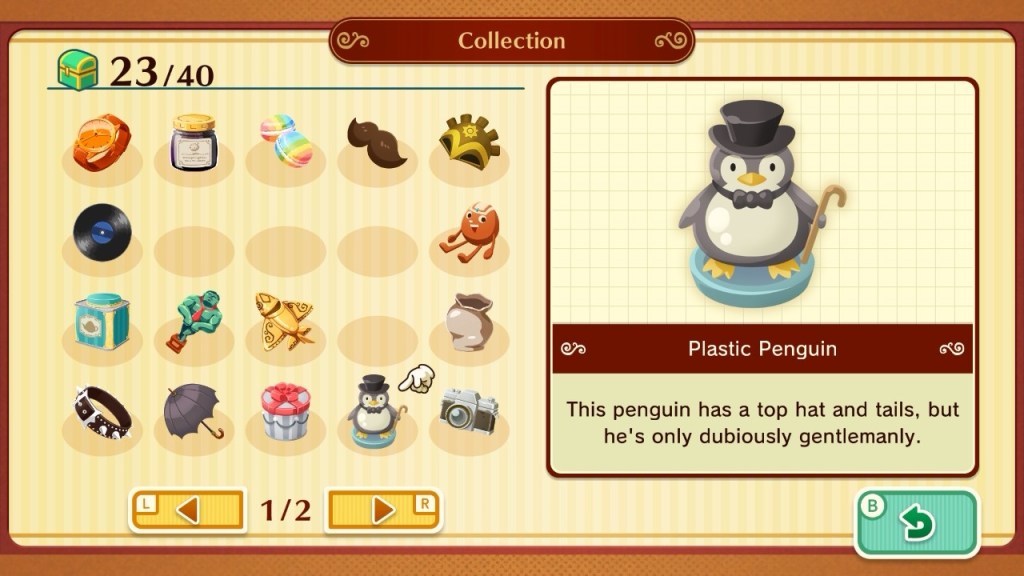Select the dark folded umbrella
The image size is (1024, 576).
tap(193, 410)
